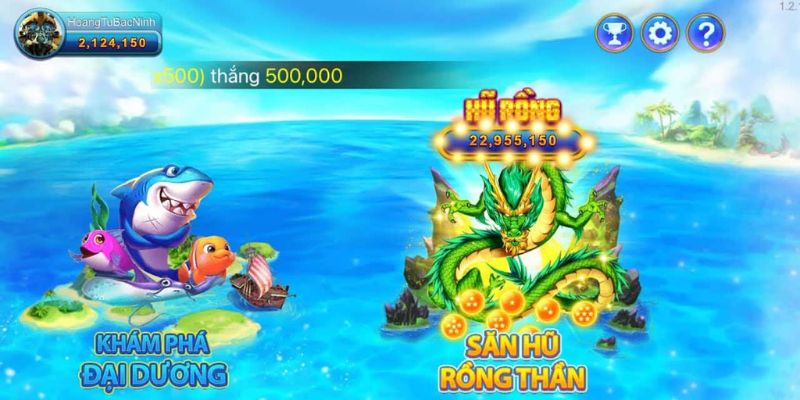Choose the Săn Hũ Rồng Thần mode
Screen dimensions: 800x400
point(510,260)
